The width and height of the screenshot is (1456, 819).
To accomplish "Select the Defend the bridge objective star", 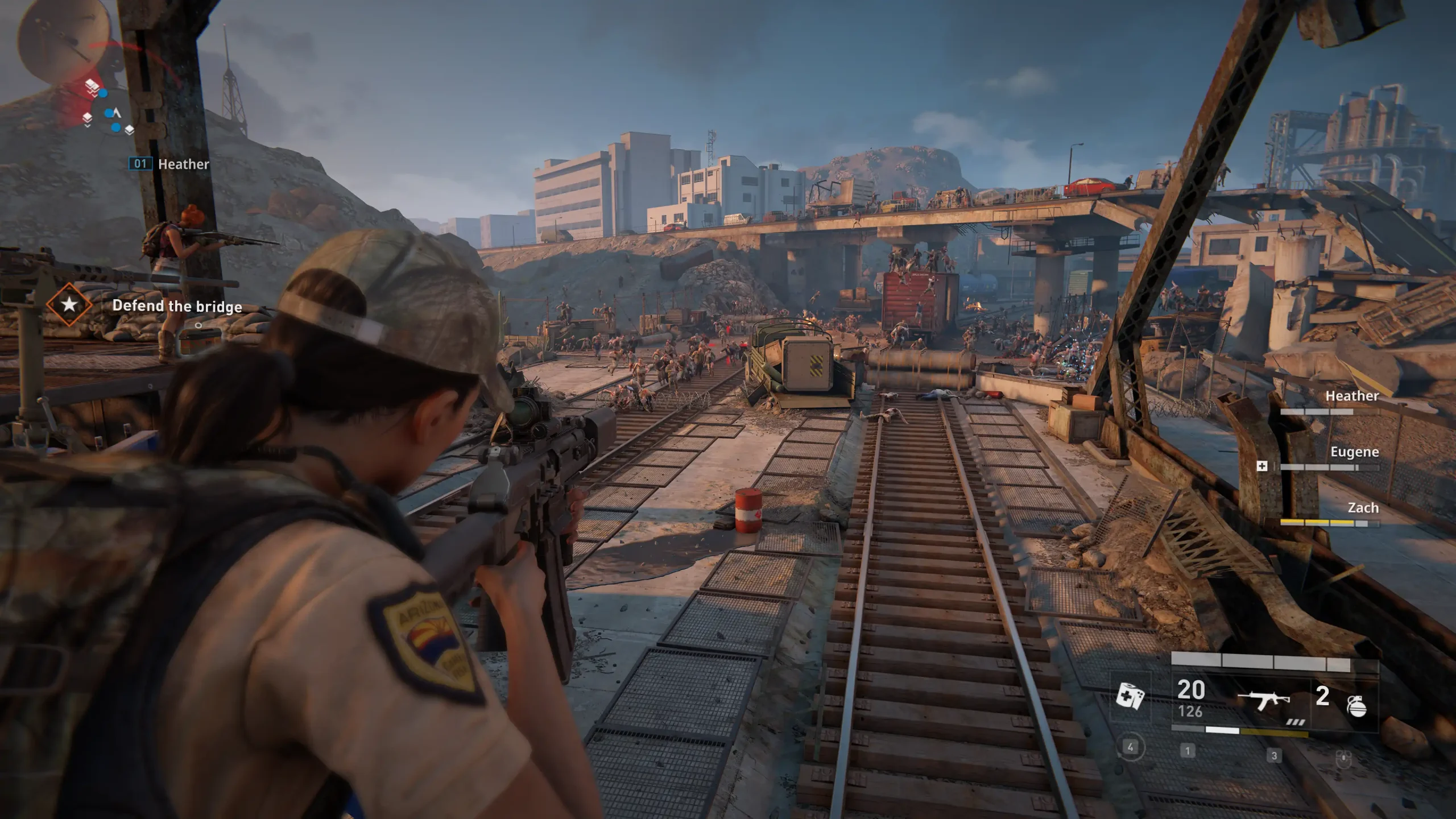I will coord(69,305).
